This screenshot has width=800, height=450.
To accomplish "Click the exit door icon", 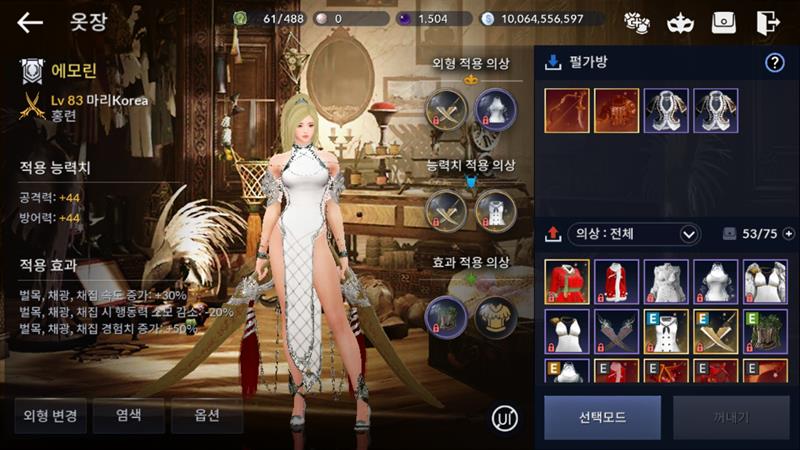I will [768, 22].
